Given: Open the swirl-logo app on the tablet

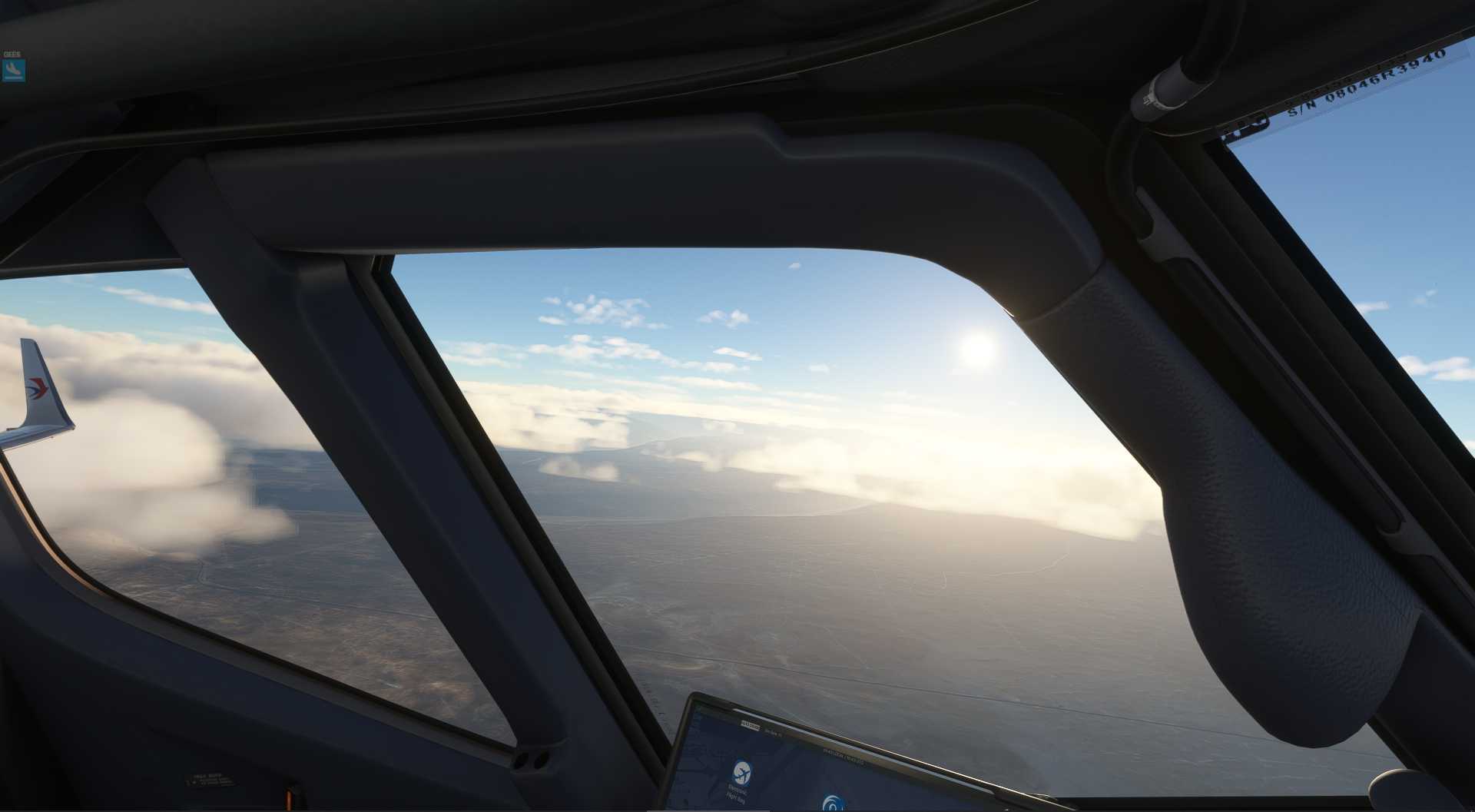Looking at the screenshot, I should click(x=832, y=804).
